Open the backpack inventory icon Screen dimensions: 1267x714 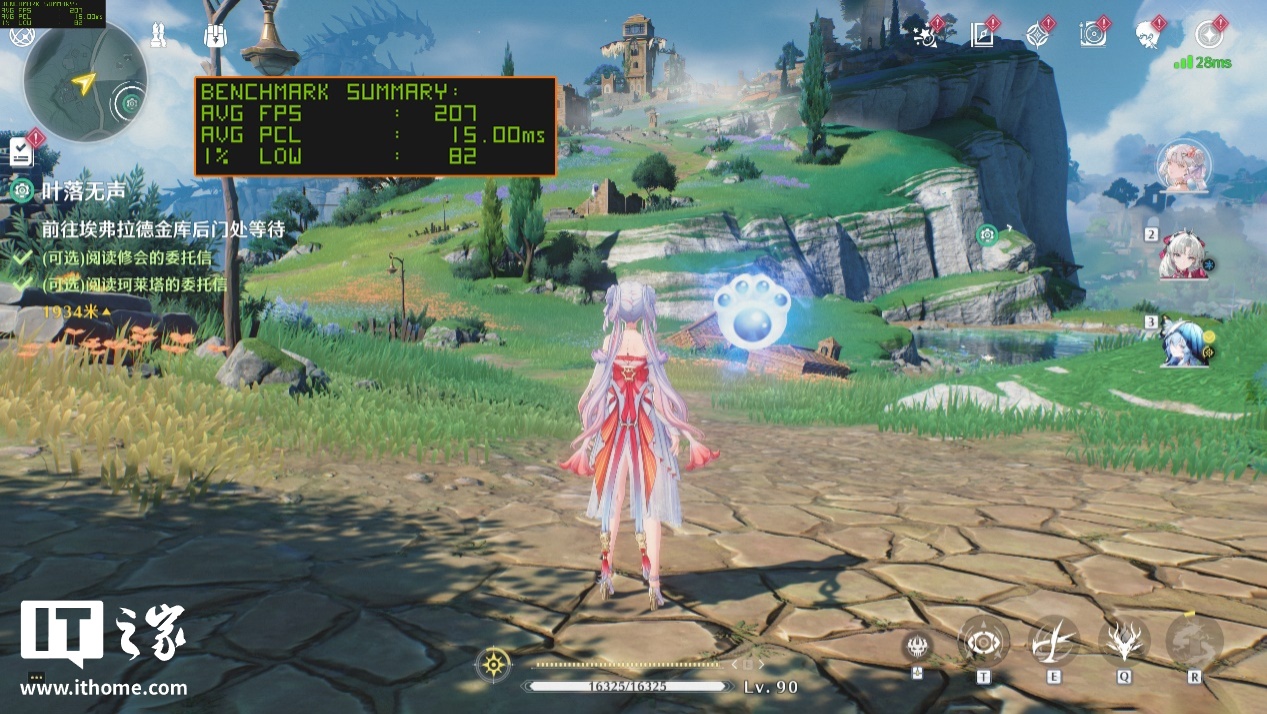214,36
